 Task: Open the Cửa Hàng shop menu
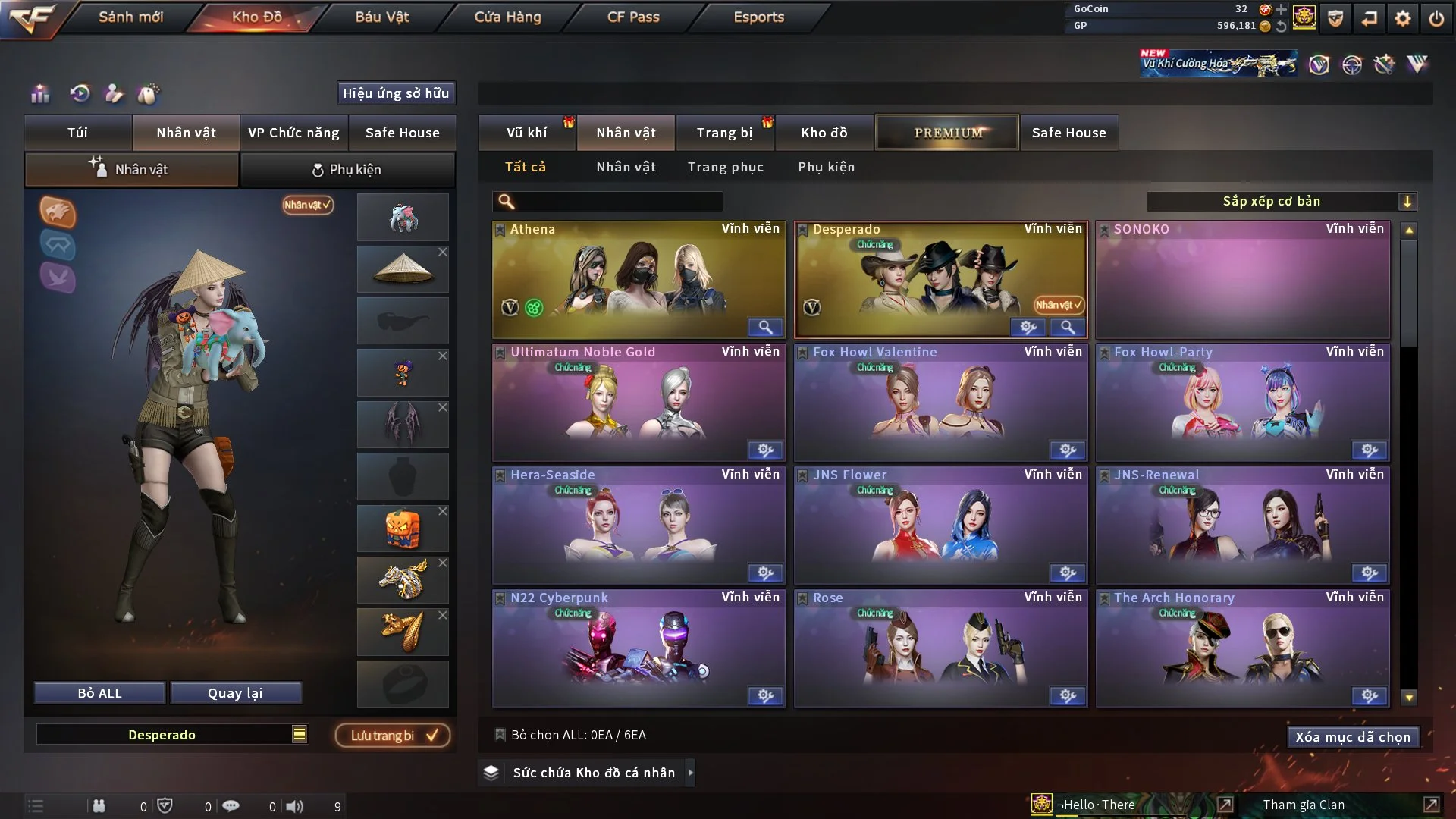pos(507,17)
